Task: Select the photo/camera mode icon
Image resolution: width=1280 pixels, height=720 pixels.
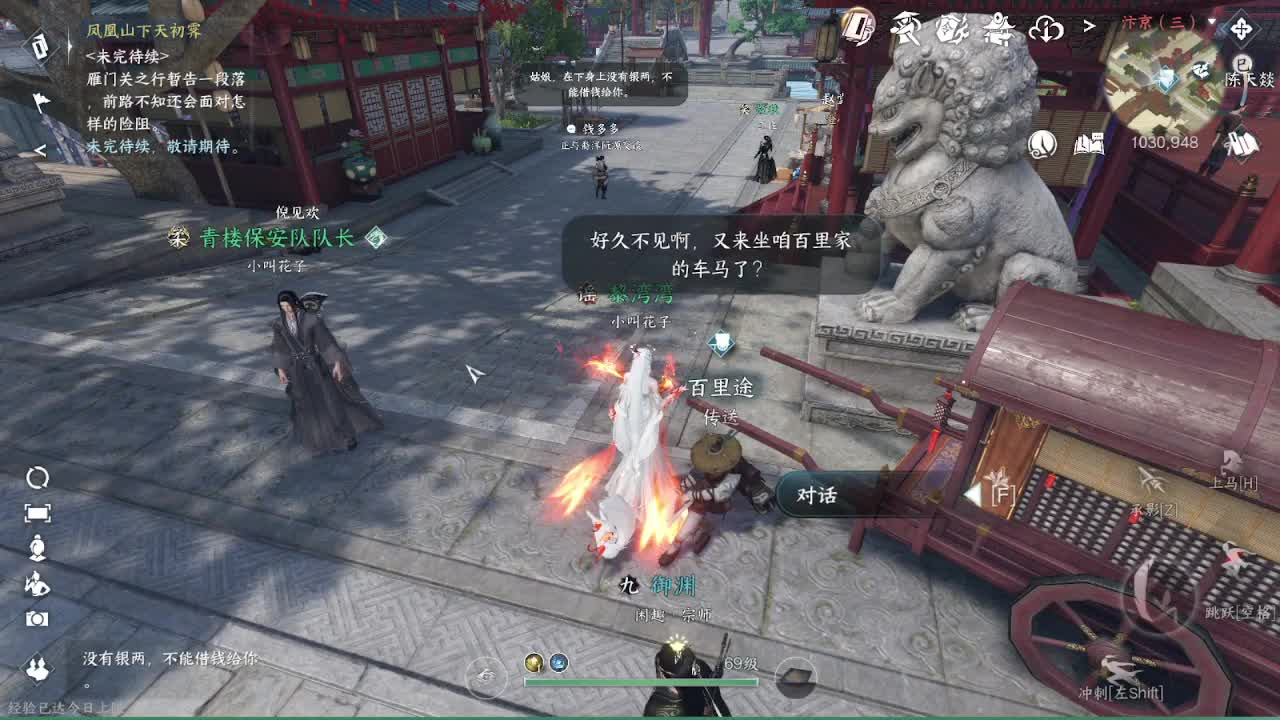Action: click(x=39, y=619)
